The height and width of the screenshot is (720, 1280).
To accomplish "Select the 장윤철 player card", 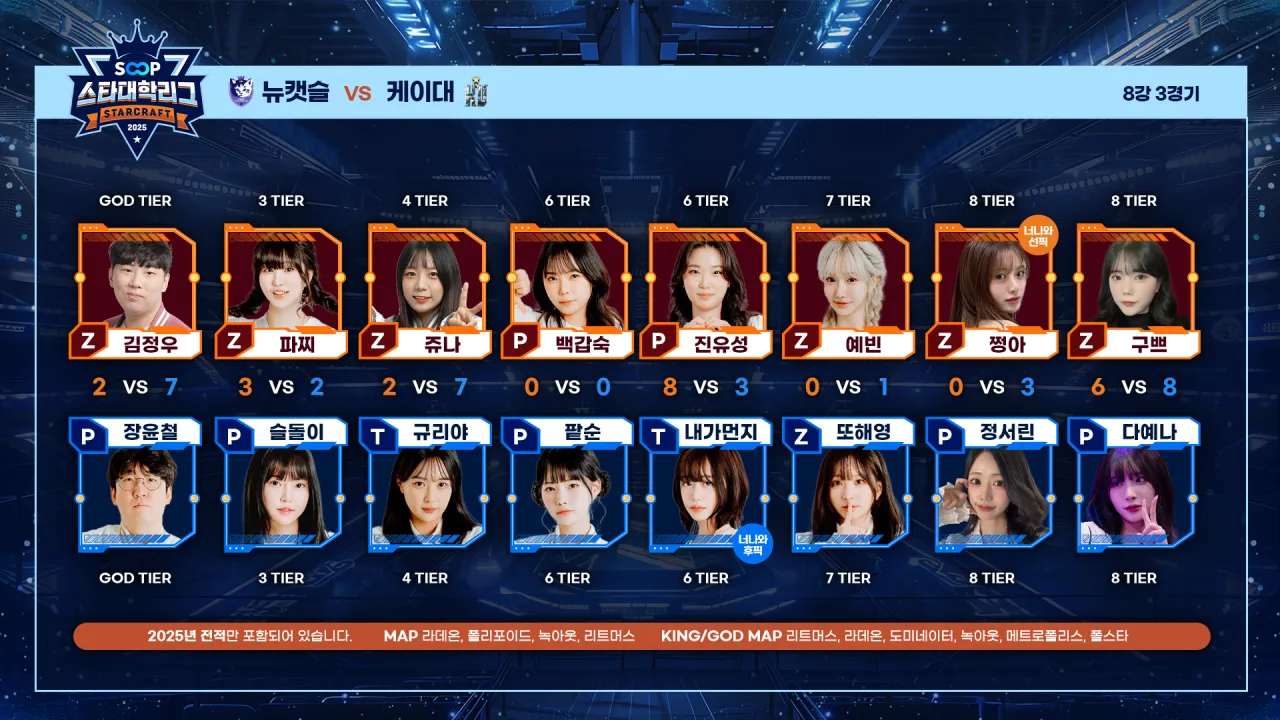I will 136,490.
